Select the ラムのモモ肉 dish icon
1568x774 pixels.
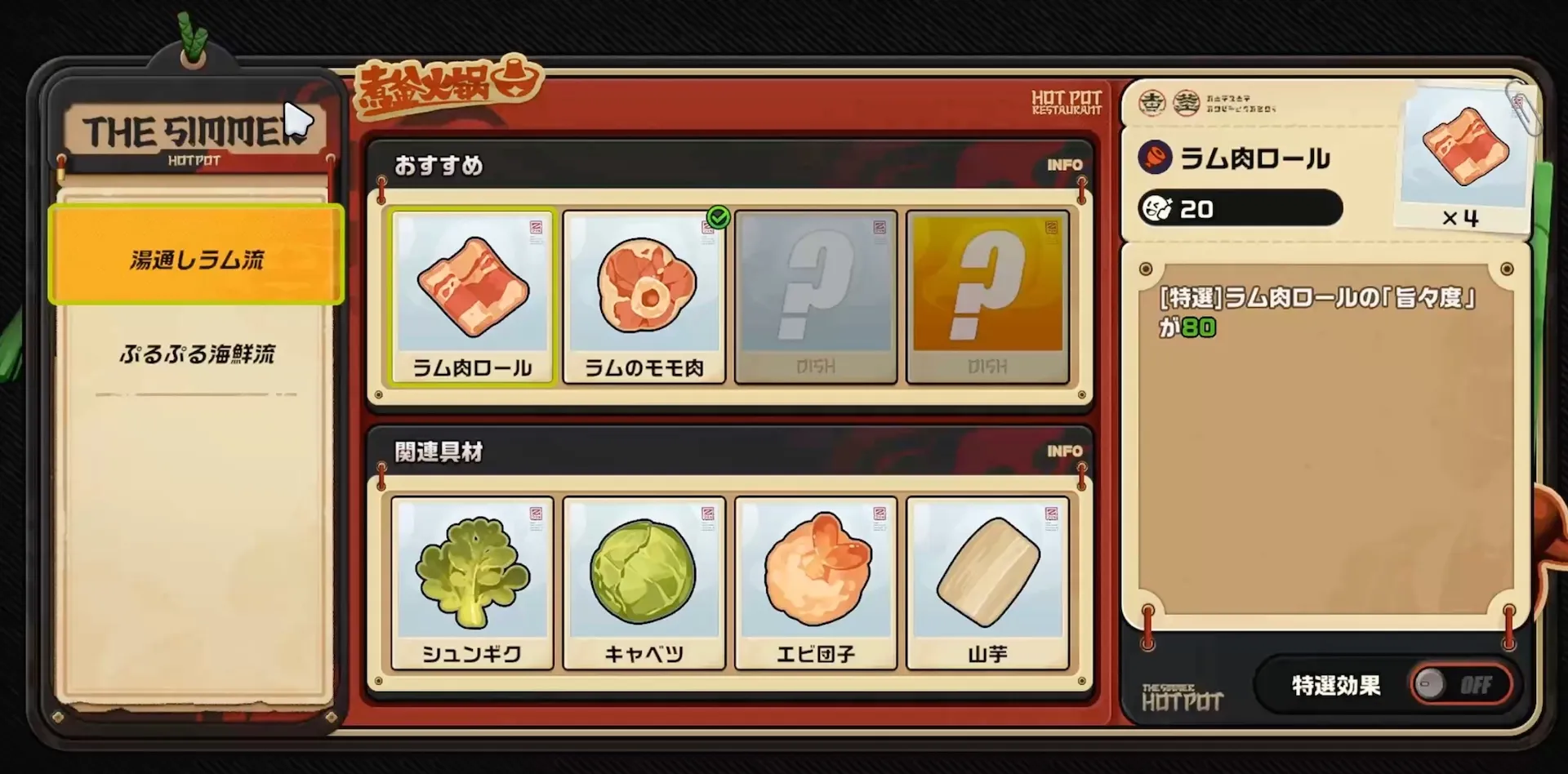pyautogui.click(x=645, y=294)
